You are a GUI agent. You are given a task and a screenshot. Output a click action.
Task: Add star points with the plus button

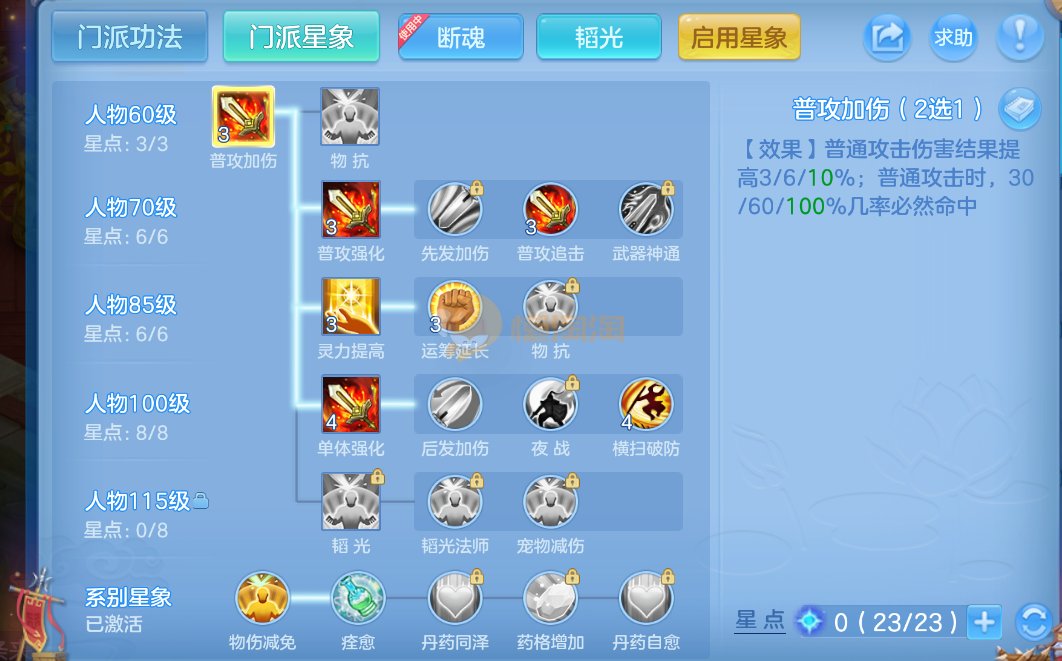tap(984, 622)
